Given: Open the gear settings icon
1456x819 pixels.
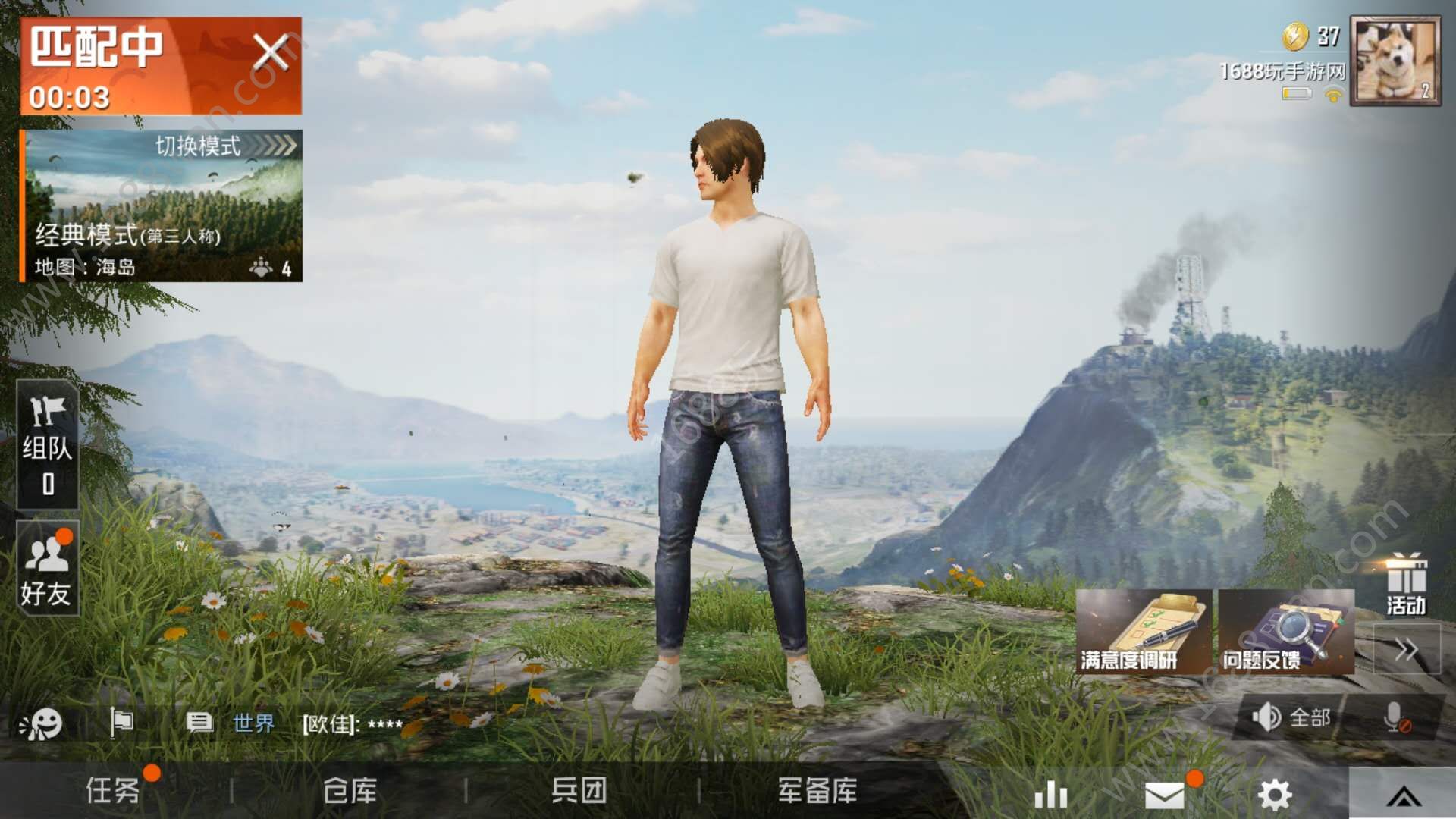Looking at the screenshot, I should [x=1274, y=794].
